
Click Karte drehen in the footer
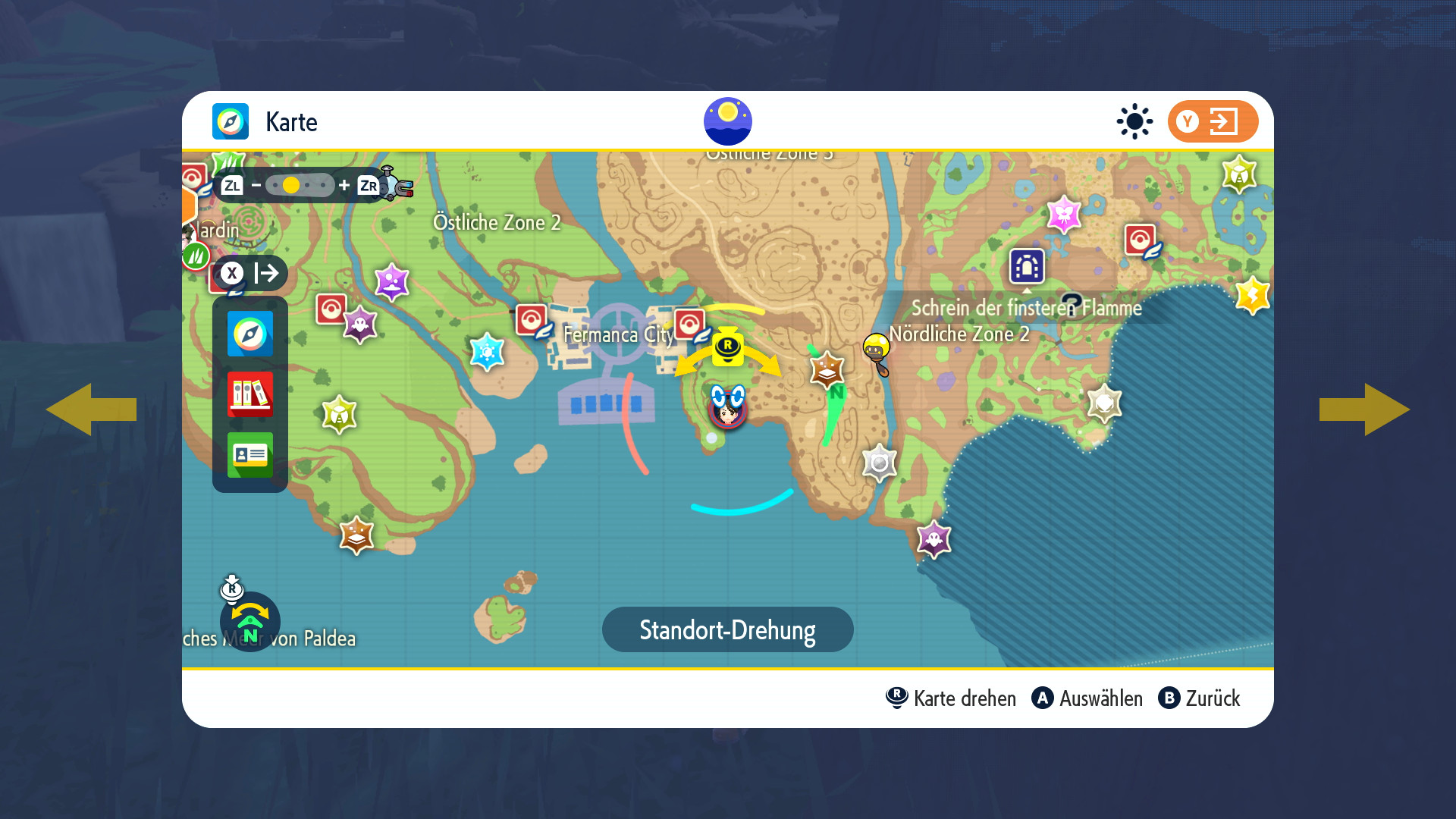(x=951, y=698)
